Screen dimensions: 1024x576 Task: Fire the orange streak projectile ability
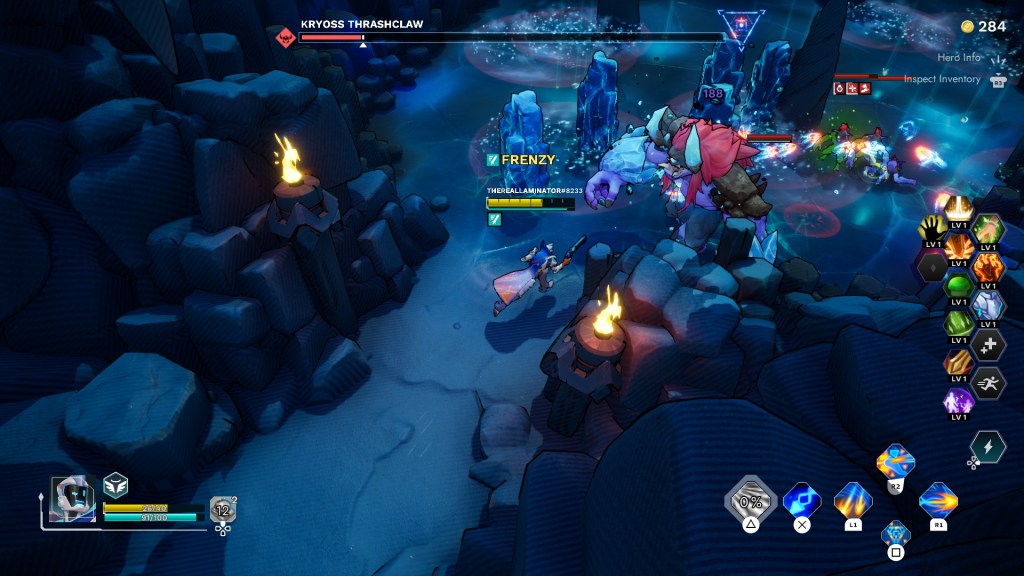click(938, 499)
